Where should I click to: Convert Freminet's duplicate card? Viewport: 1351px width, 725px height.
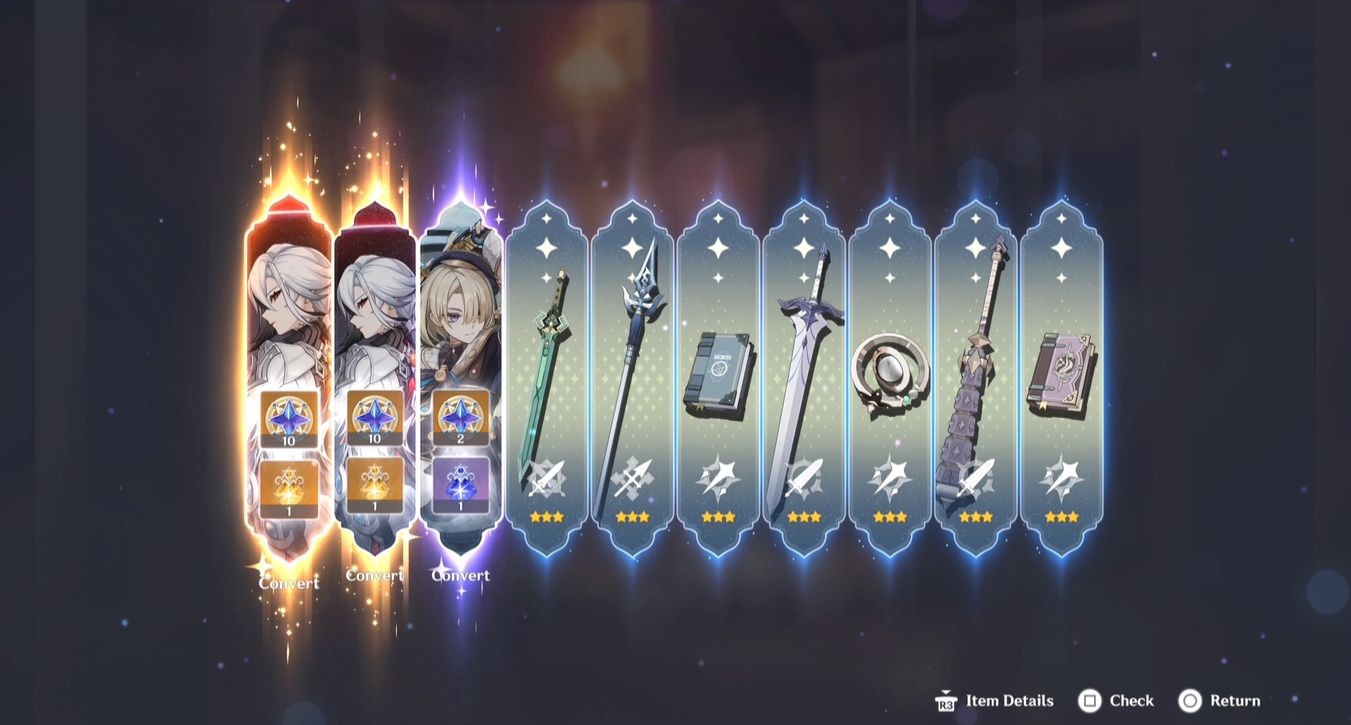coord(461,575)
